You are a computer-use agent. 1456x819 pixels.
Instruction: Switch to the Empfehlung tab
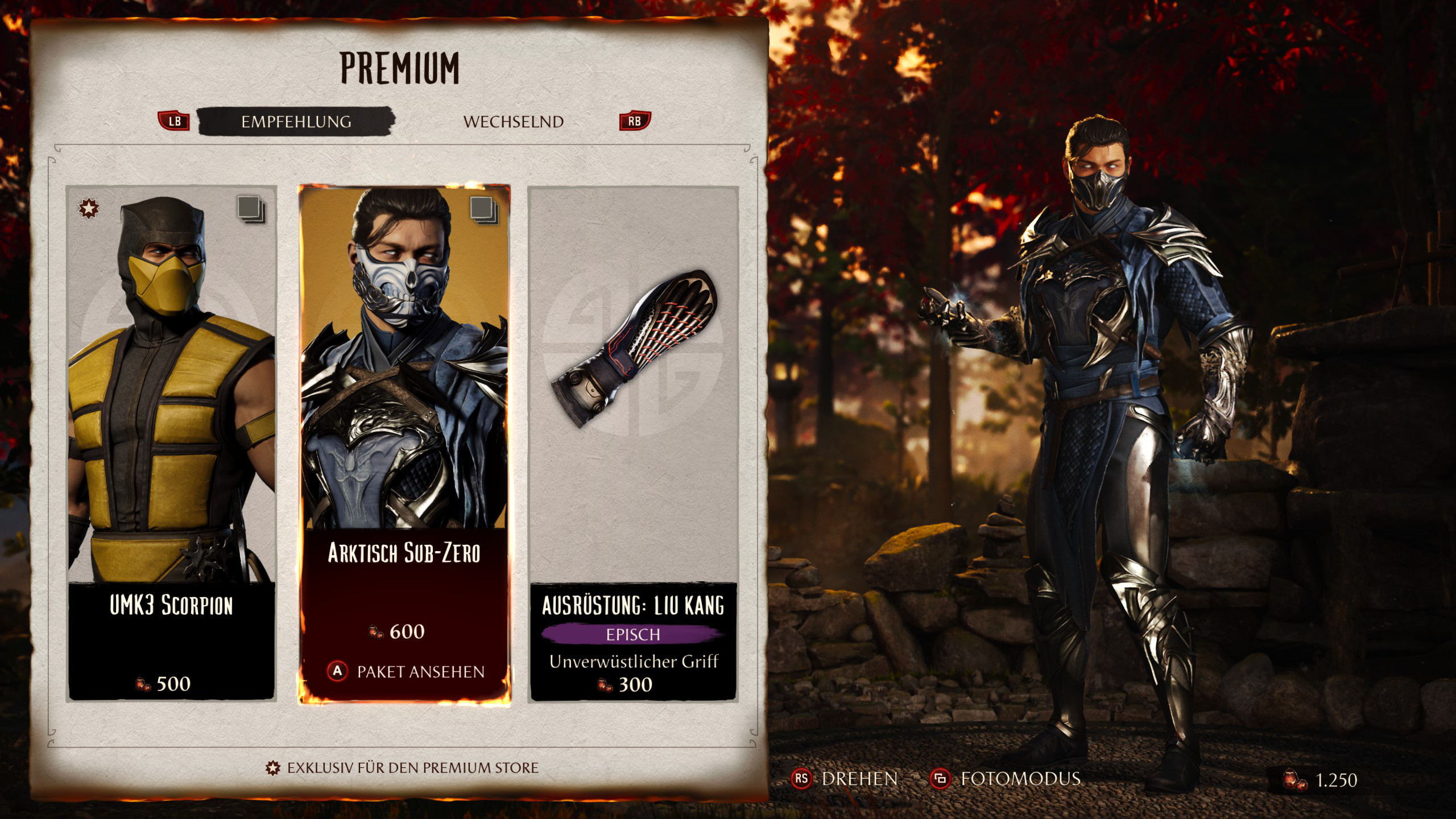click(x=296, y=121)
